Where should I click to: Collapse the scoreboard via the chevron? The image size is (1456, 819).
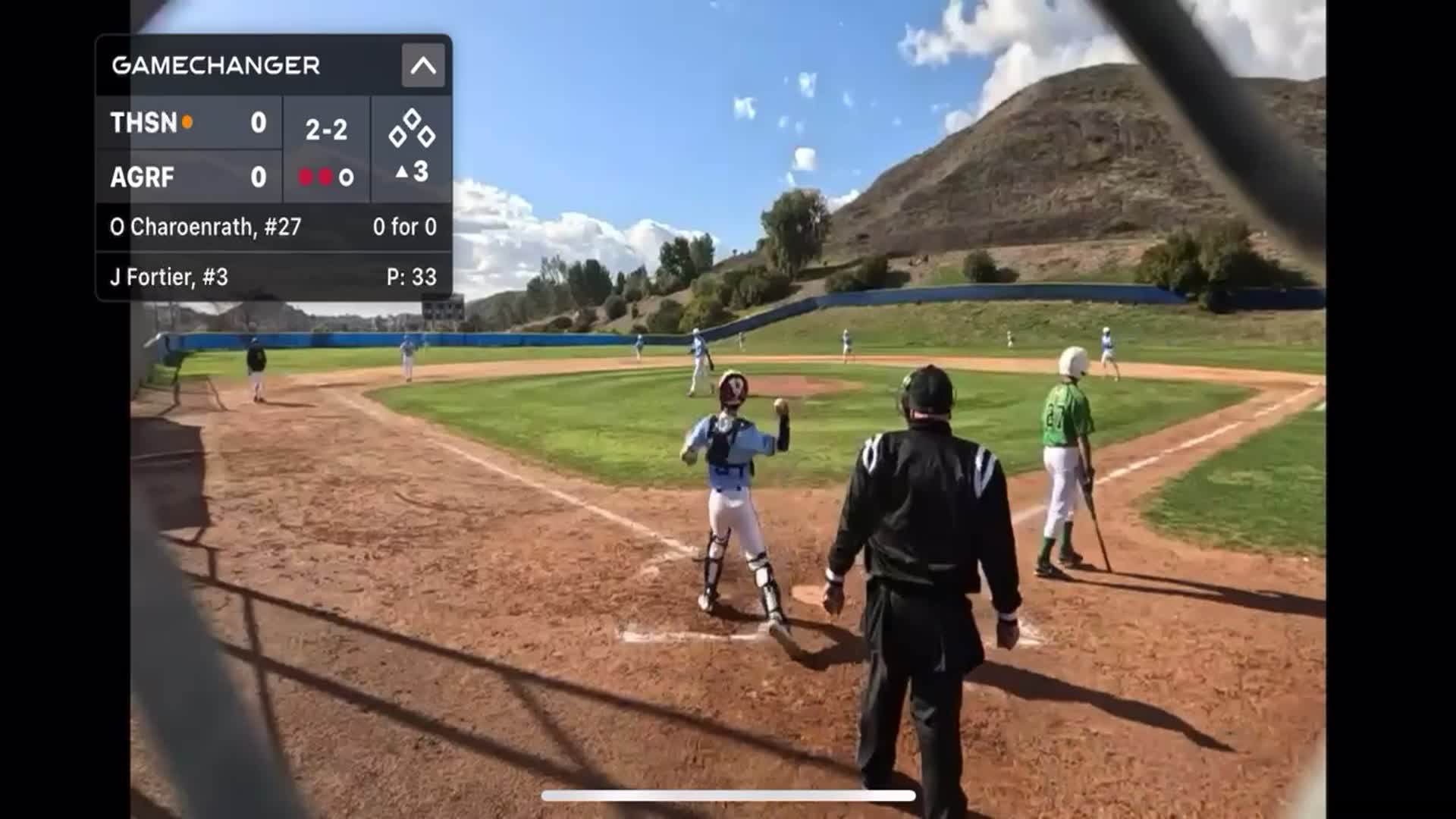(x=425, y=67)
